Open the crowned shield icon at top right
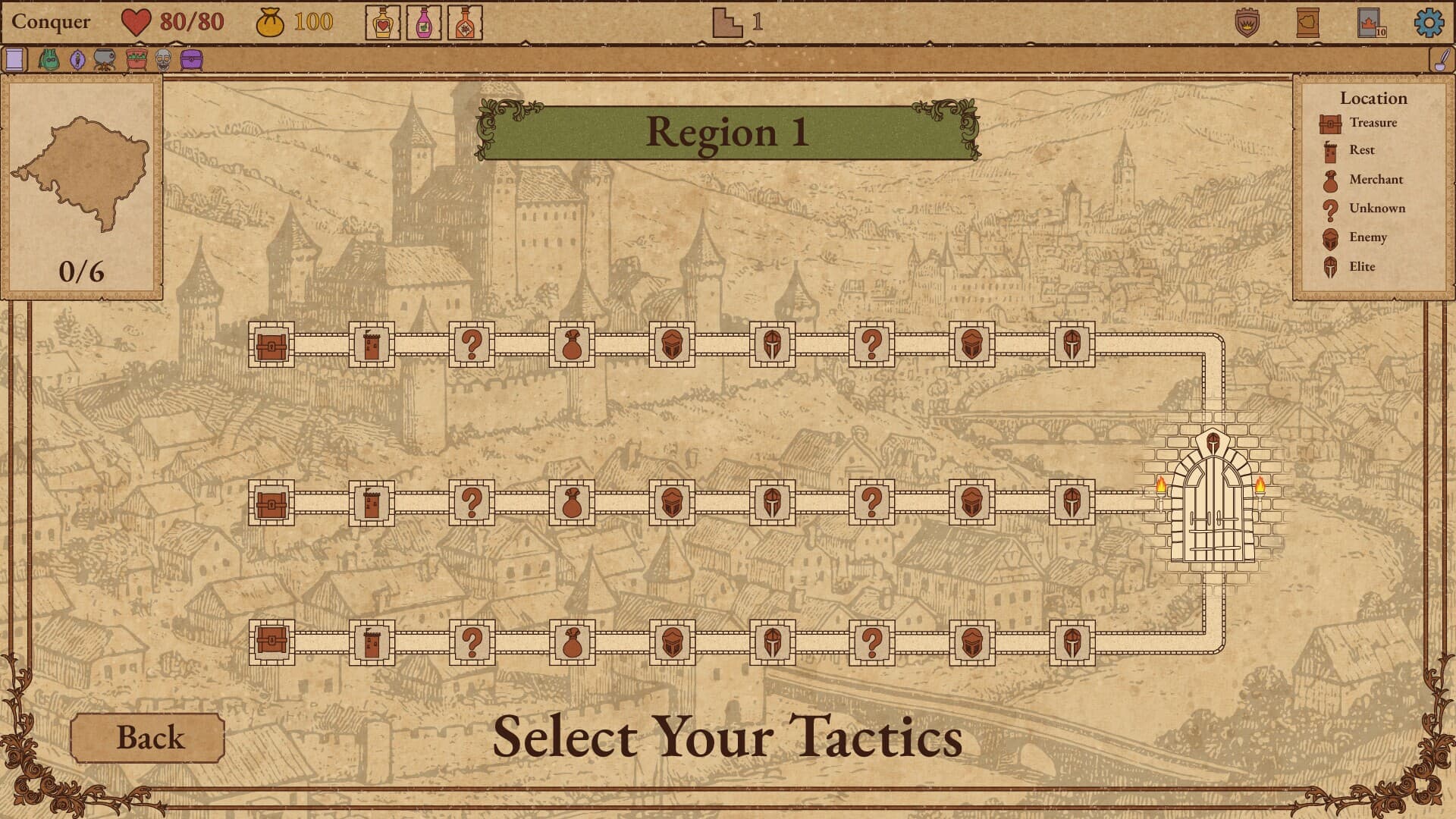This screenshot has width=1456, height=819. coord(1247,21)
